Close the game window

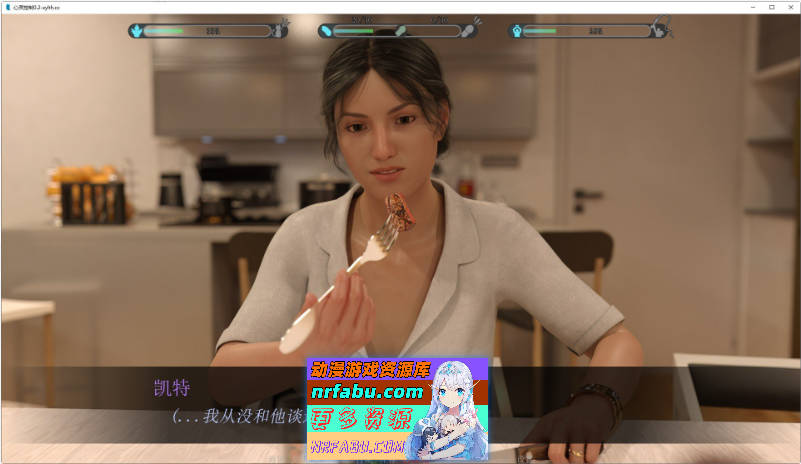tap(788, 7)
